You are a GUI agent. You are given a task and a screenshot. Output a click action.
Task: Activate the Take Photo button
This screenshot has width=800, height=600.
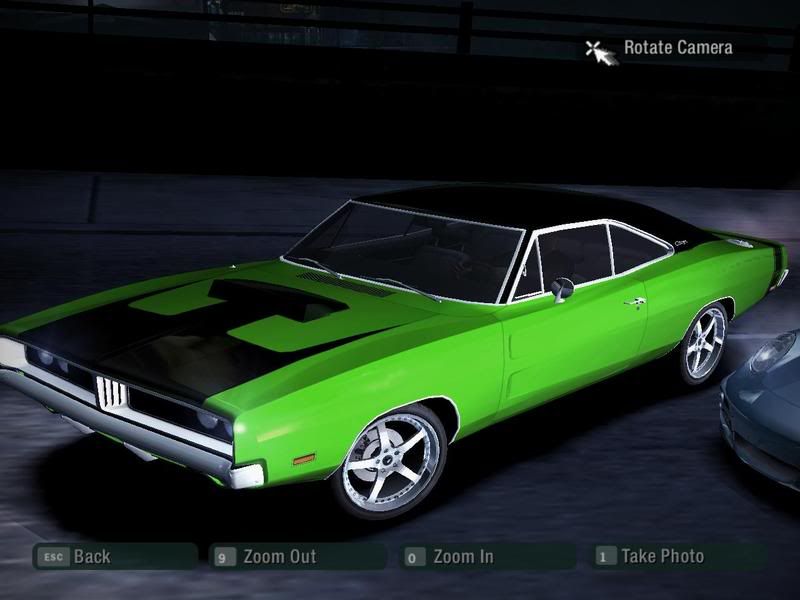tap(661, 556)
